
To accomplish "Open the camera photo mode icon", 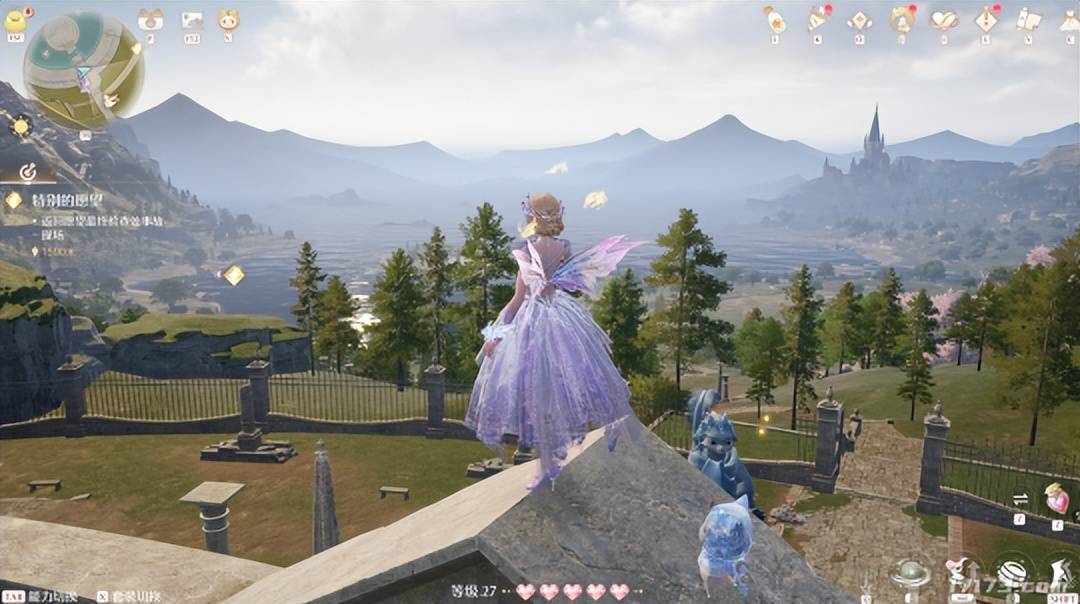I will pyautogui.click(x=151, y=19).
